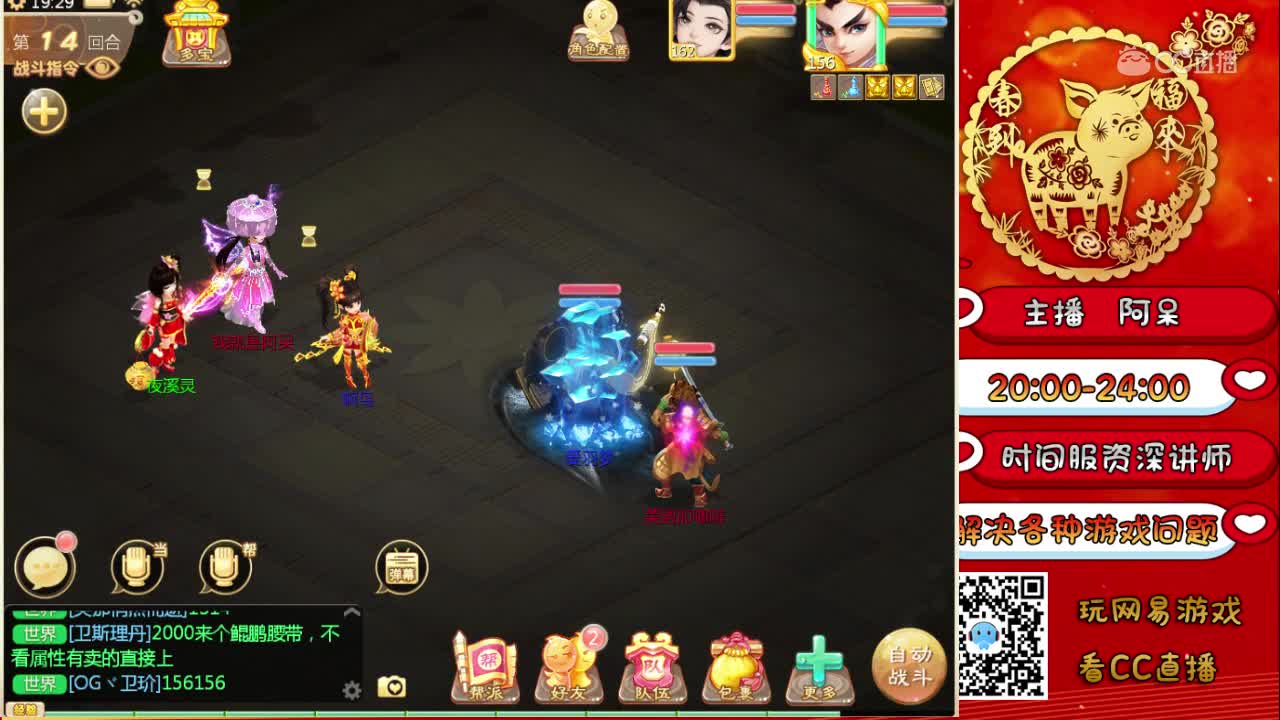
Task: Expand the chat panel with the chevron
Action: click(x=352, y=612)
